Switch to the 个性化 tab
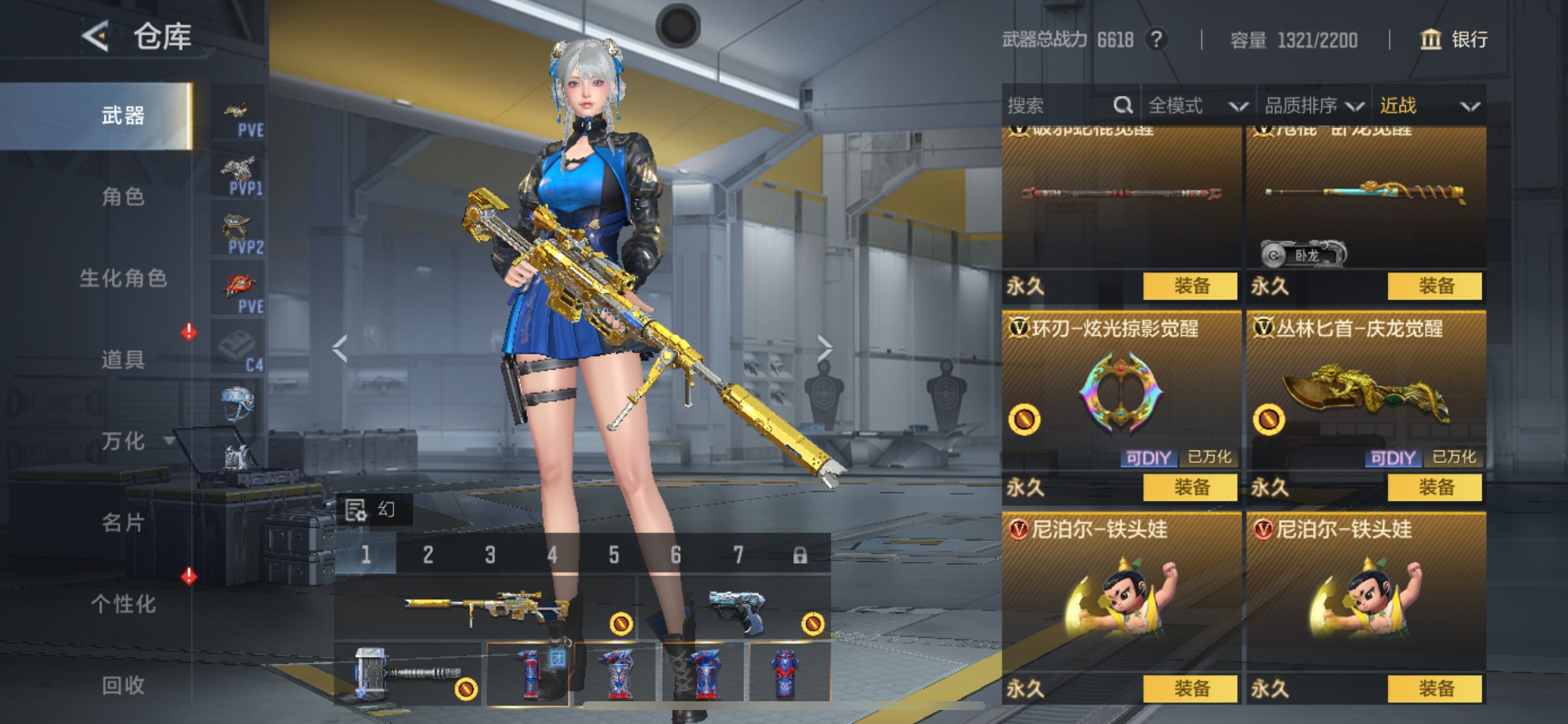 pos(123,603)
